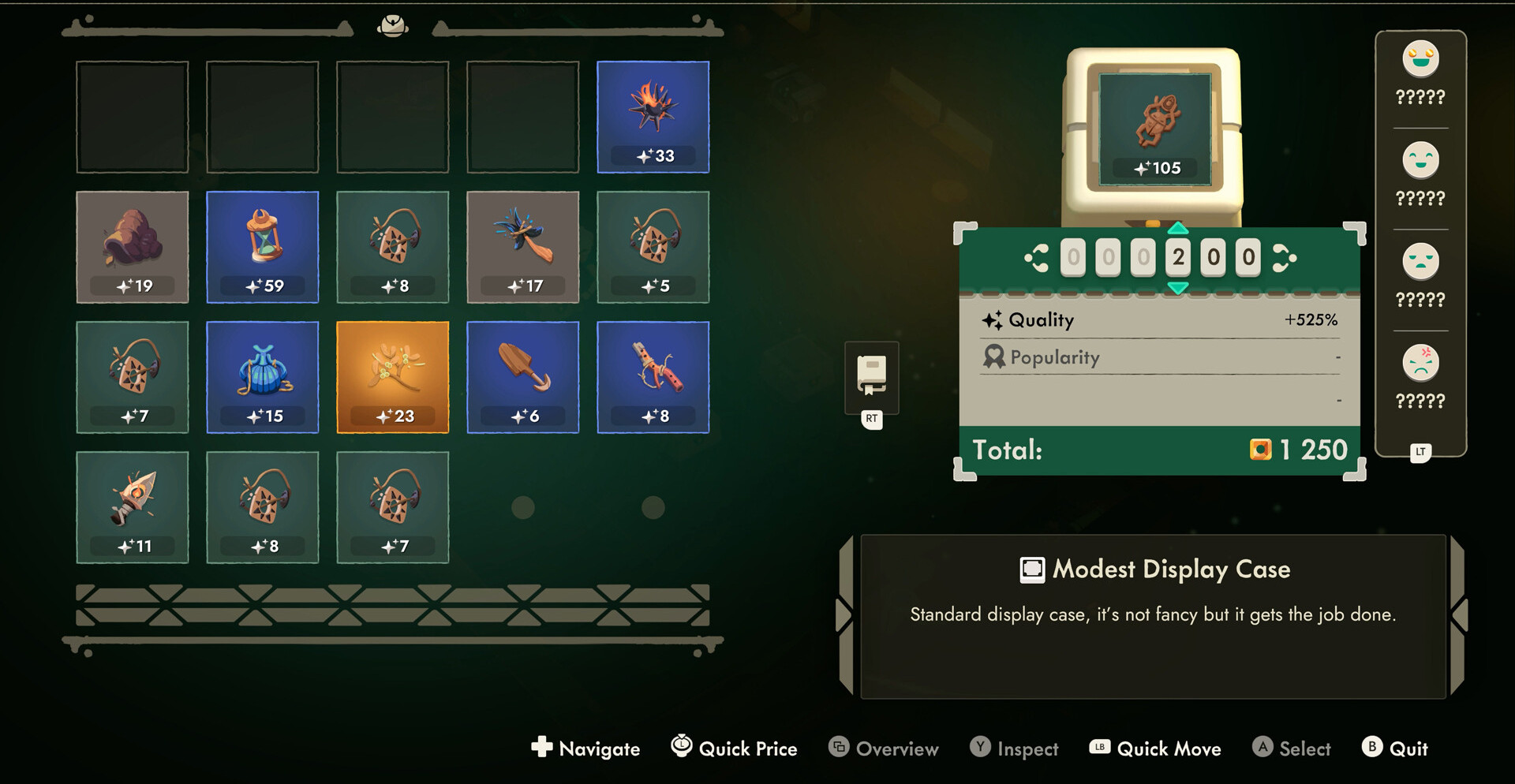Decrease the selected price digit with down arrow

tap(1177, 289)
